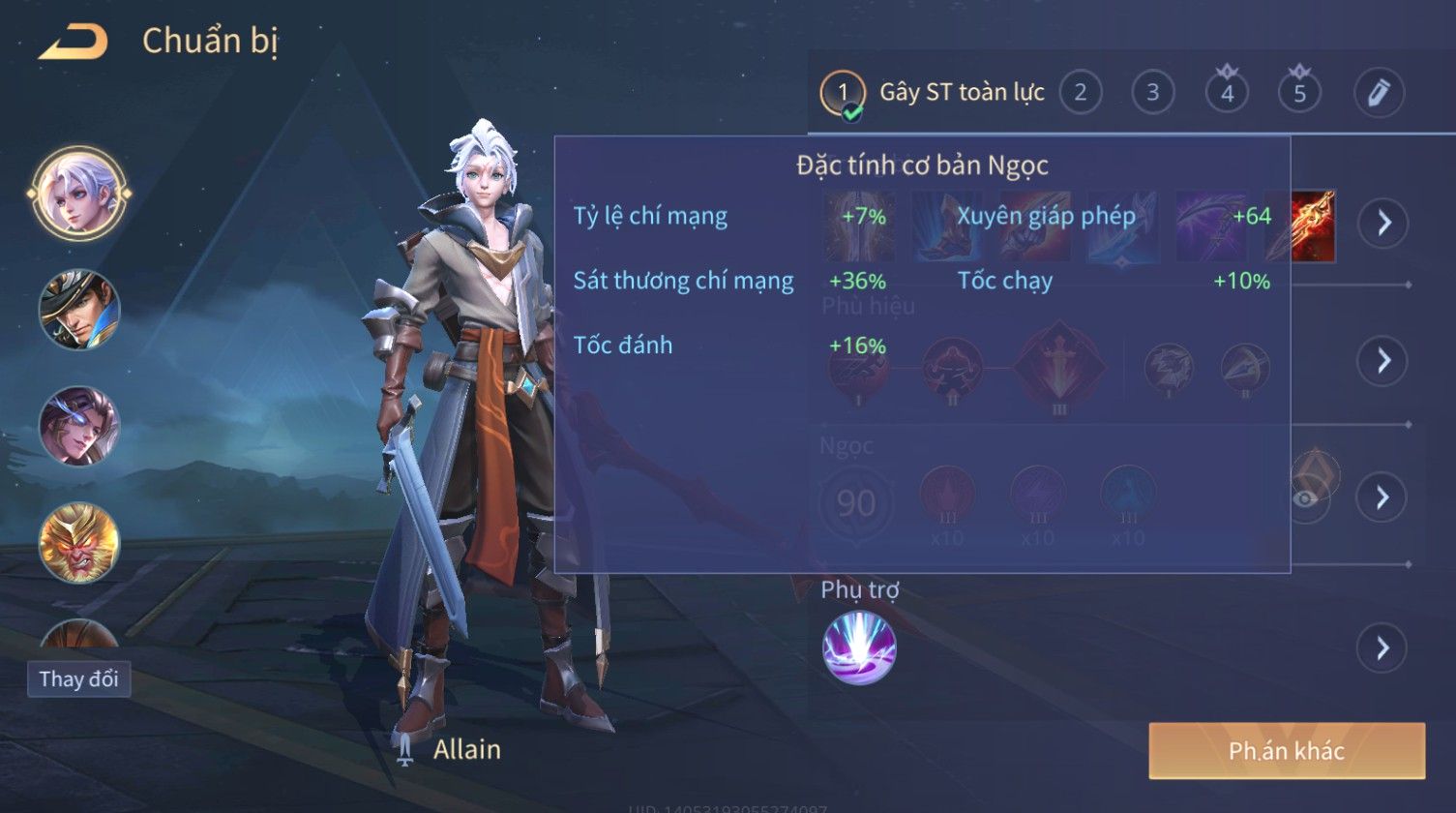Choose the cowboy hat hero portrait

[78, 310]
